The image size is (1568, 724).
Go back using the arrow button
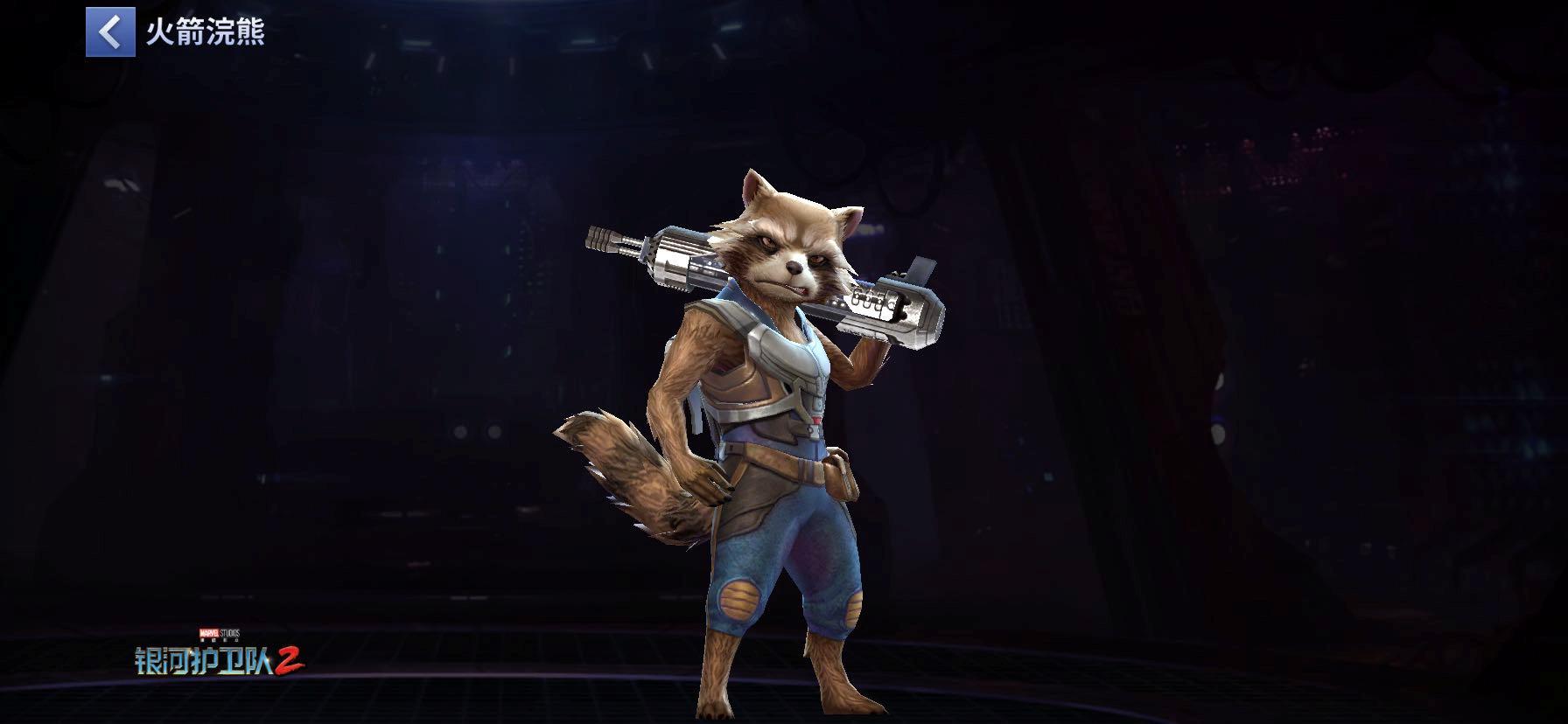(110, 32)
